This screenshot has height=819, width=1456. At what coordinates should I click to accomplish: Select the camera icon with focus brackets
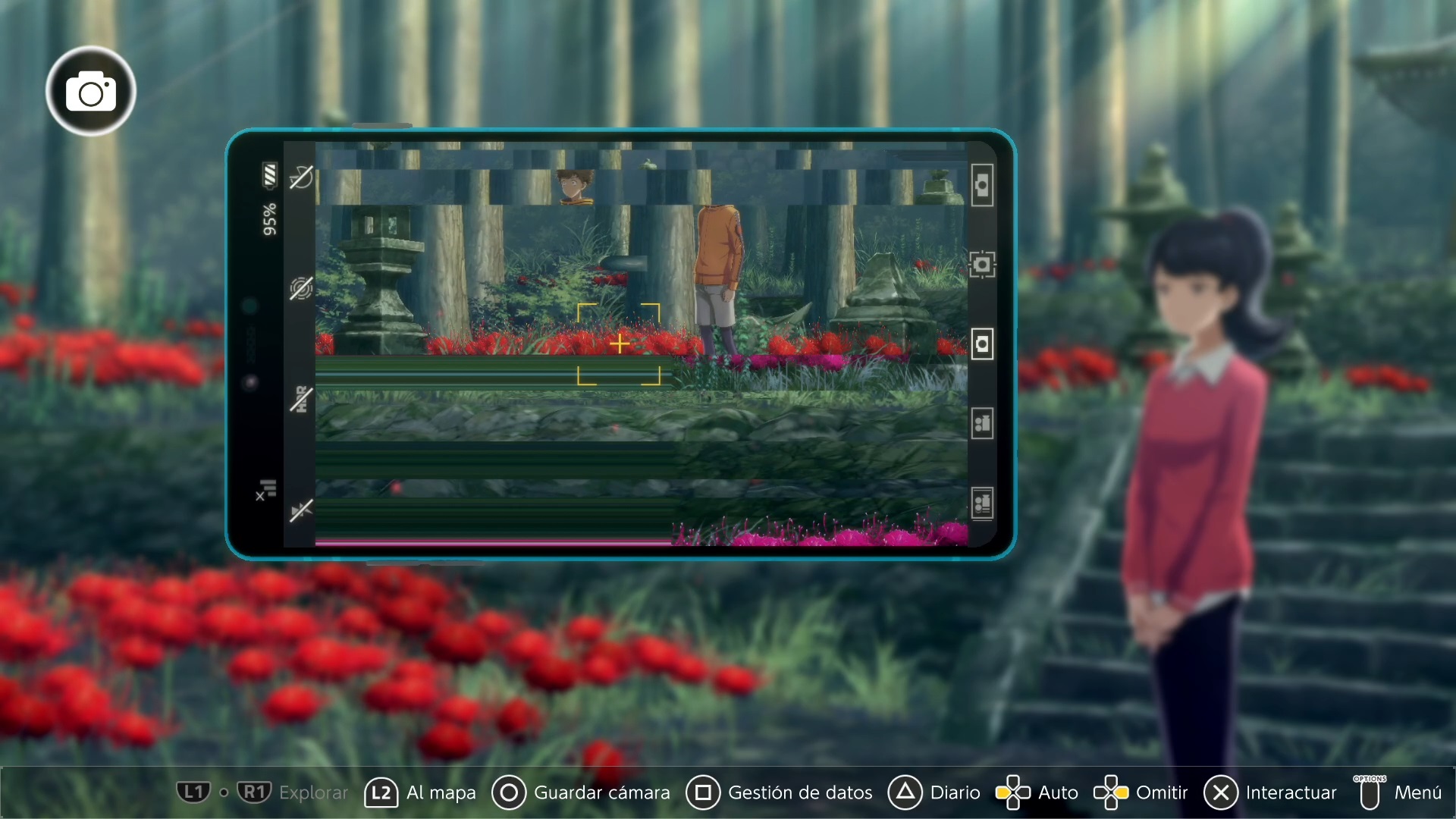(x=982, y=265)
